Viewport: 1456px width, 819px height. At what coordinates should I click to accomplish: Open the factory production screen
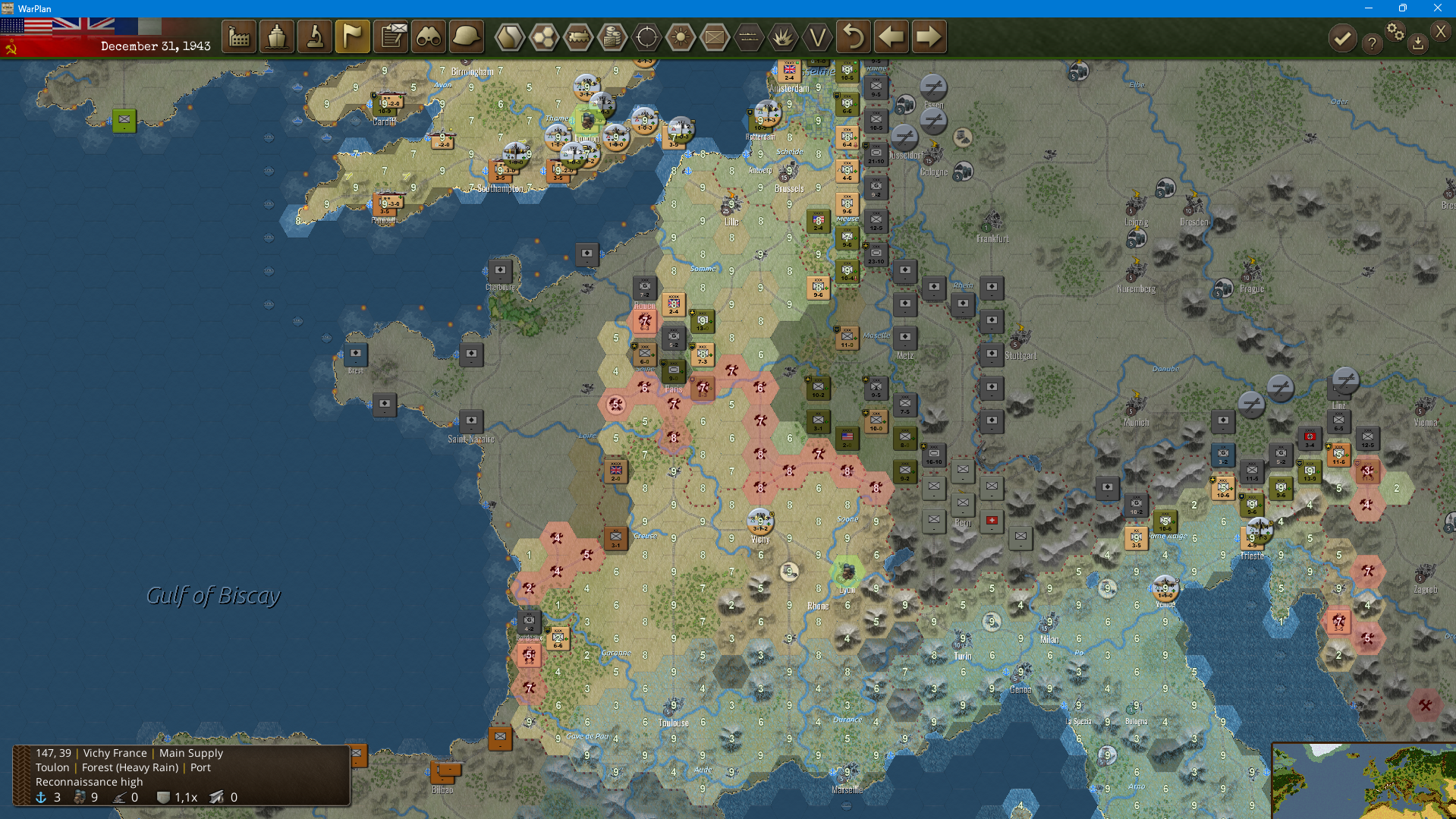pos(239,36)
